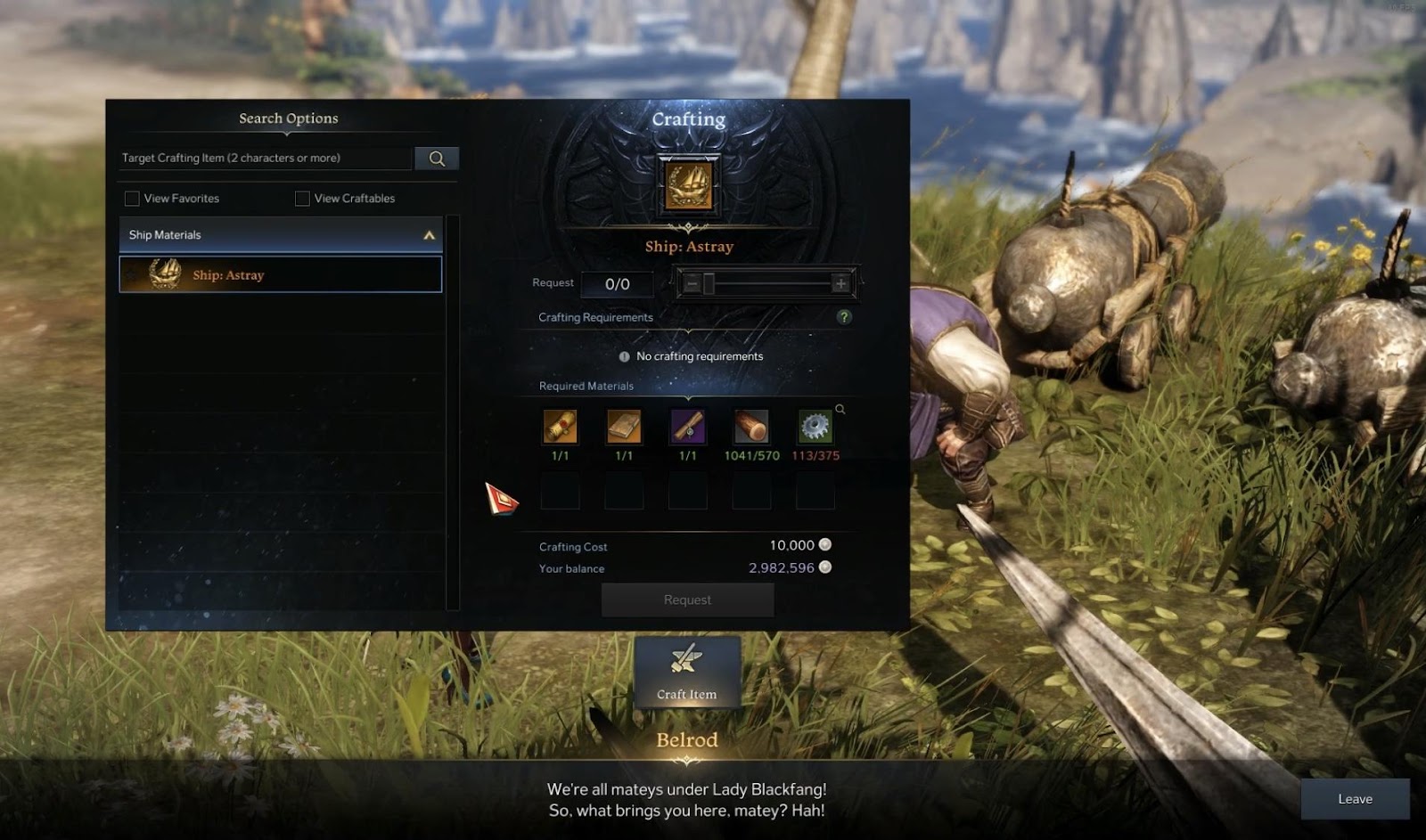Viewport: 1426px width, 840px height.
Task: Select the purple blueprint material slot
Action: (688, 428)
